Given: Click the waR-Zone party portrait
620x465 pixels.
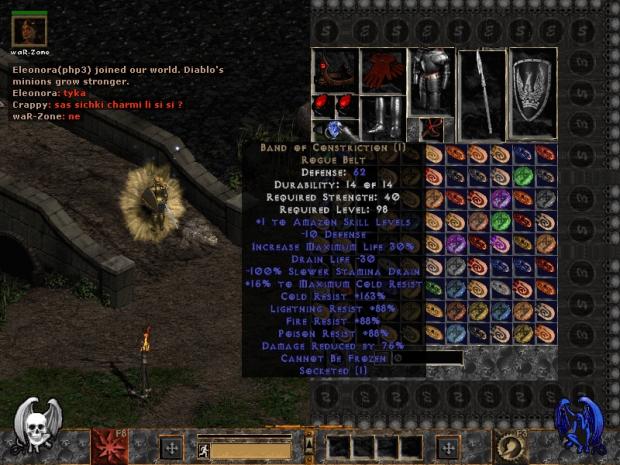Looking at the screenshot, I should (29, 28).
